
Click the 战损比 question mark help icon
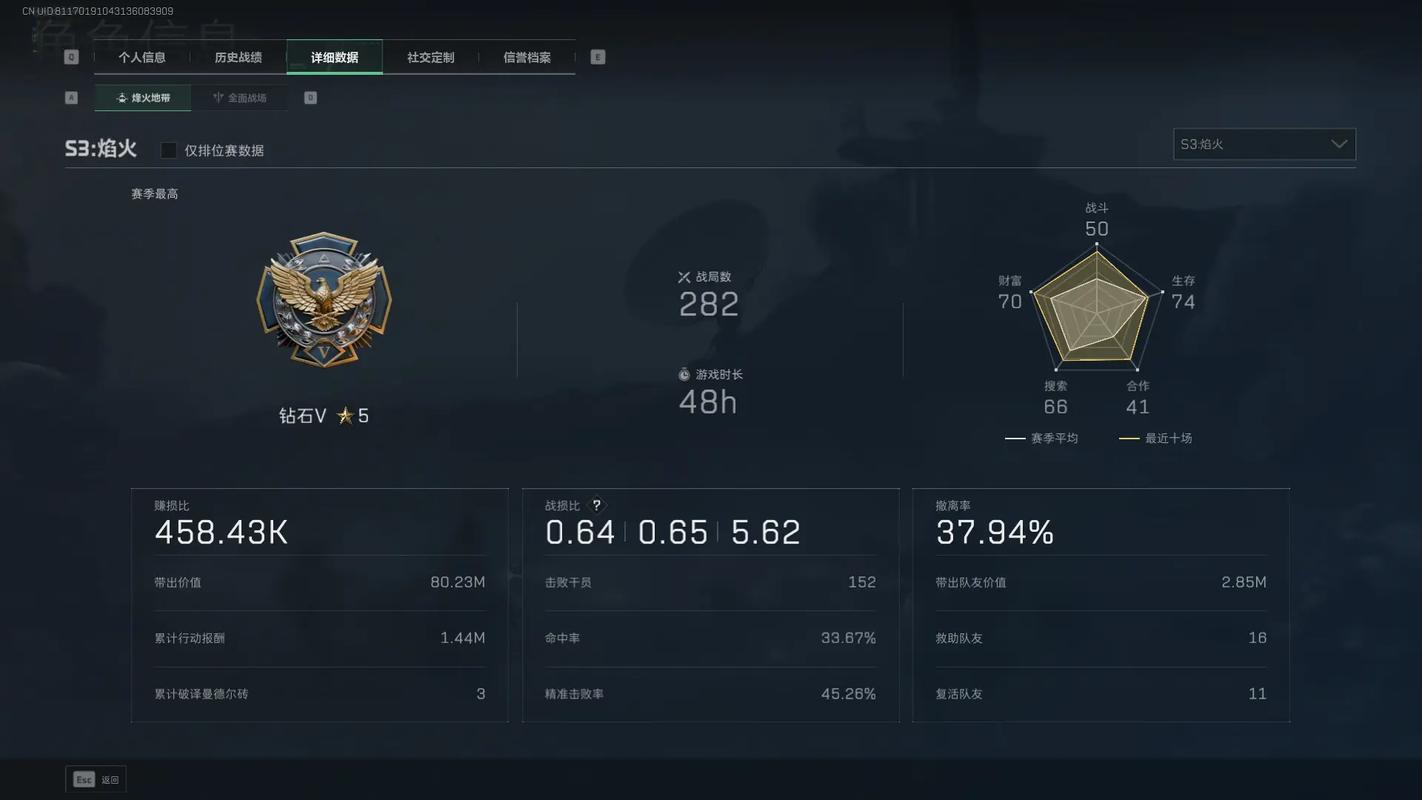point(597,506)
